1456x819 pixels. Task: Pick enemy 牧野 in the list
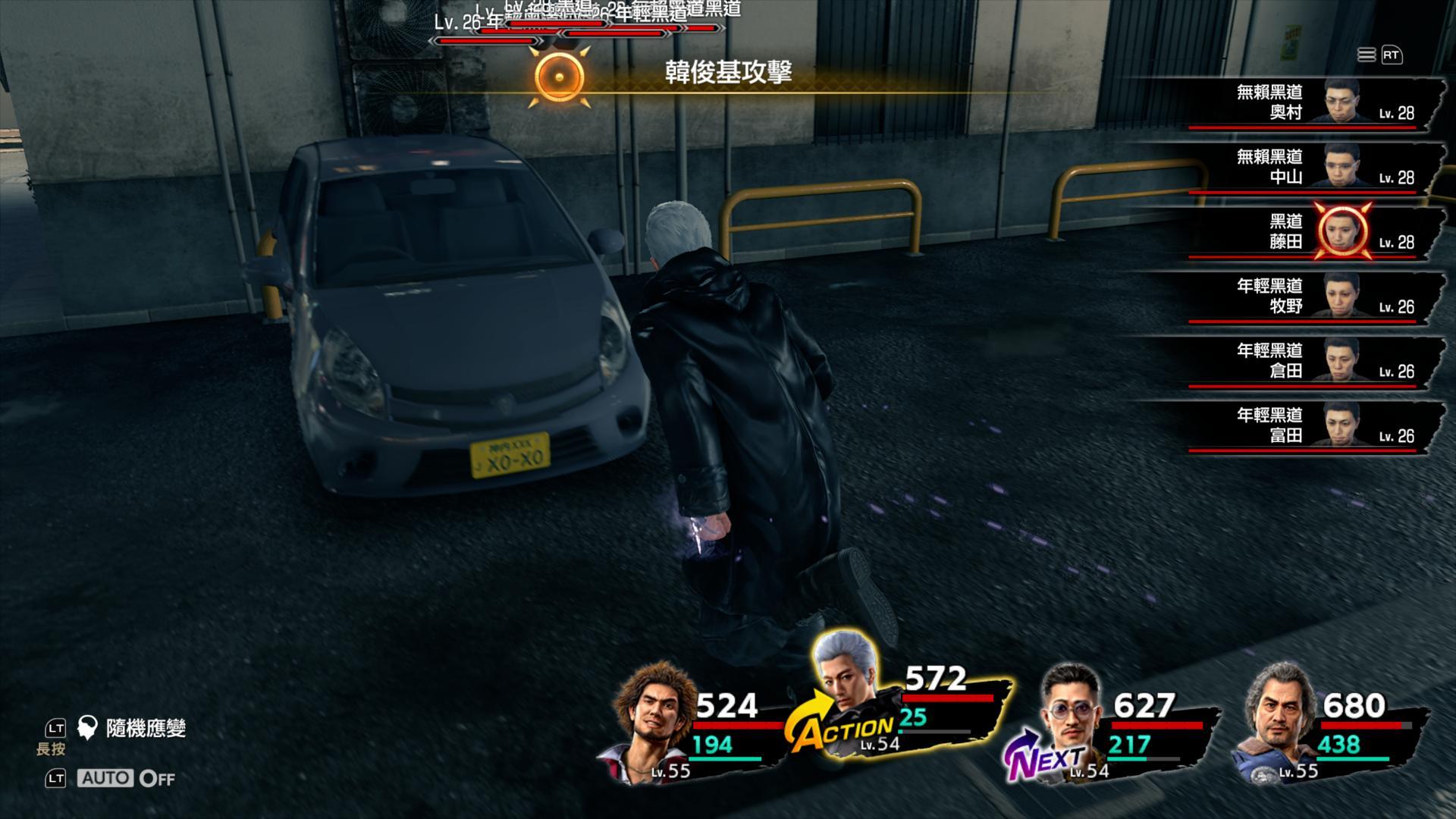(x=1289, y=296)
